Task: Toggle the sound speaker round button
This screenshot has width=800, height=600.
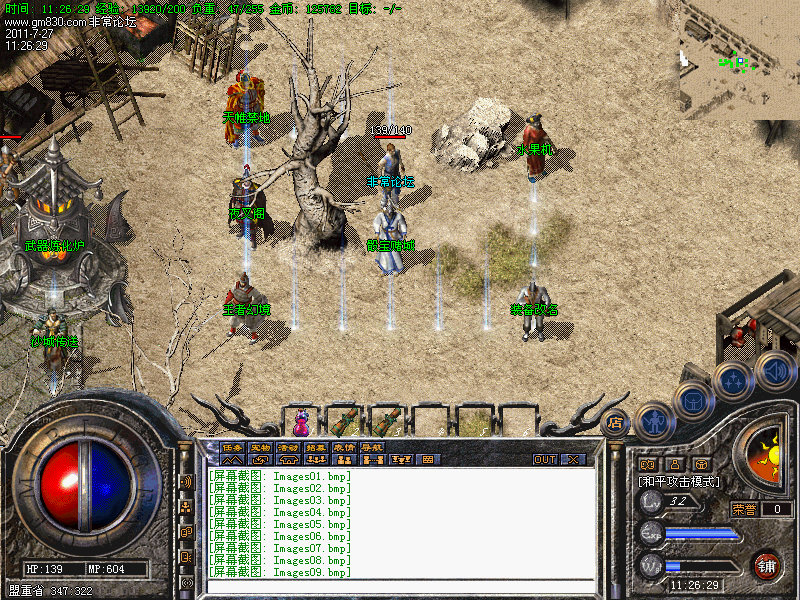Action: (774, 370)
